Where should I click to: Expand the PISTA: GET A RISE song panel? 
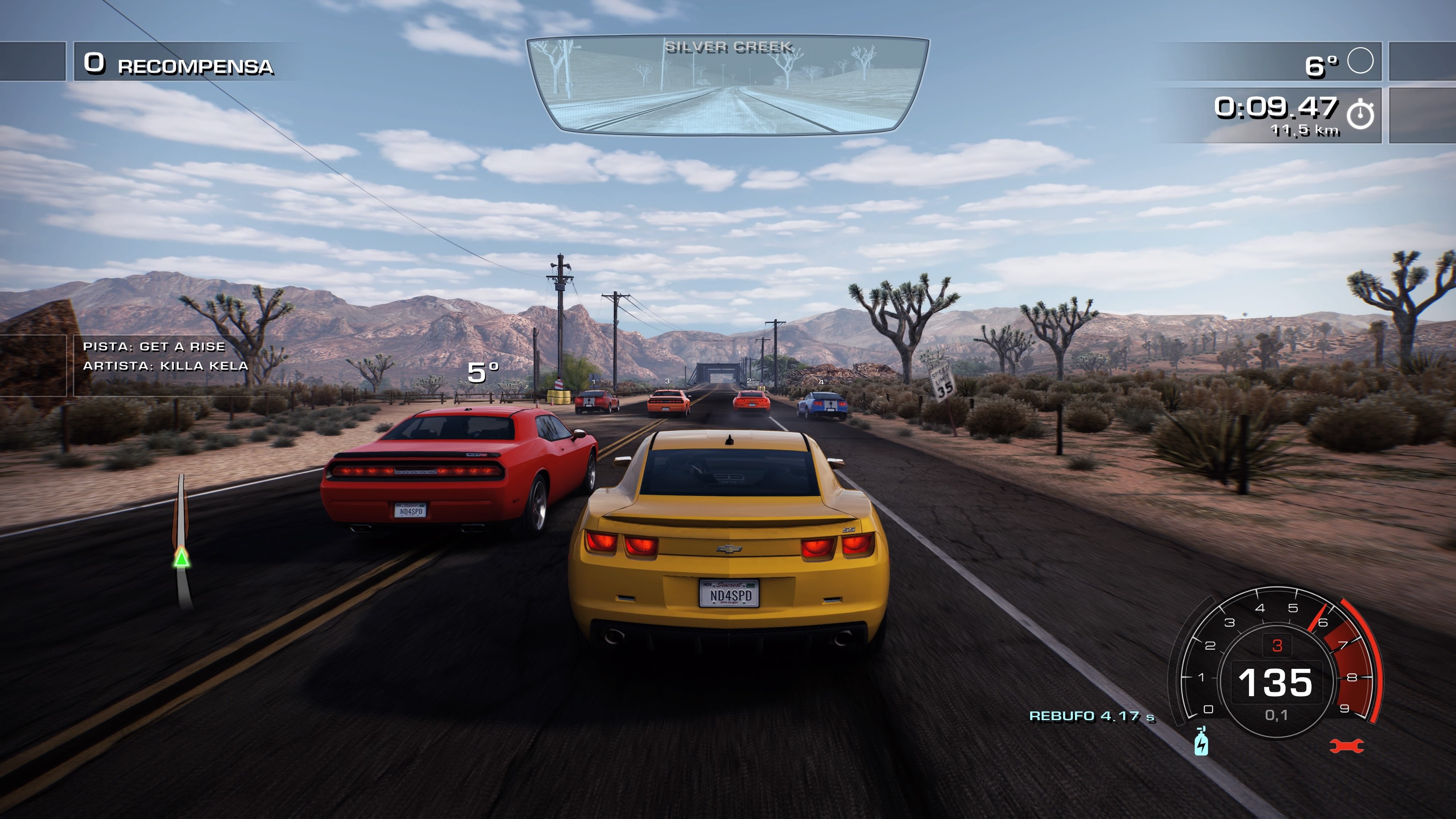tap(154, 347)
